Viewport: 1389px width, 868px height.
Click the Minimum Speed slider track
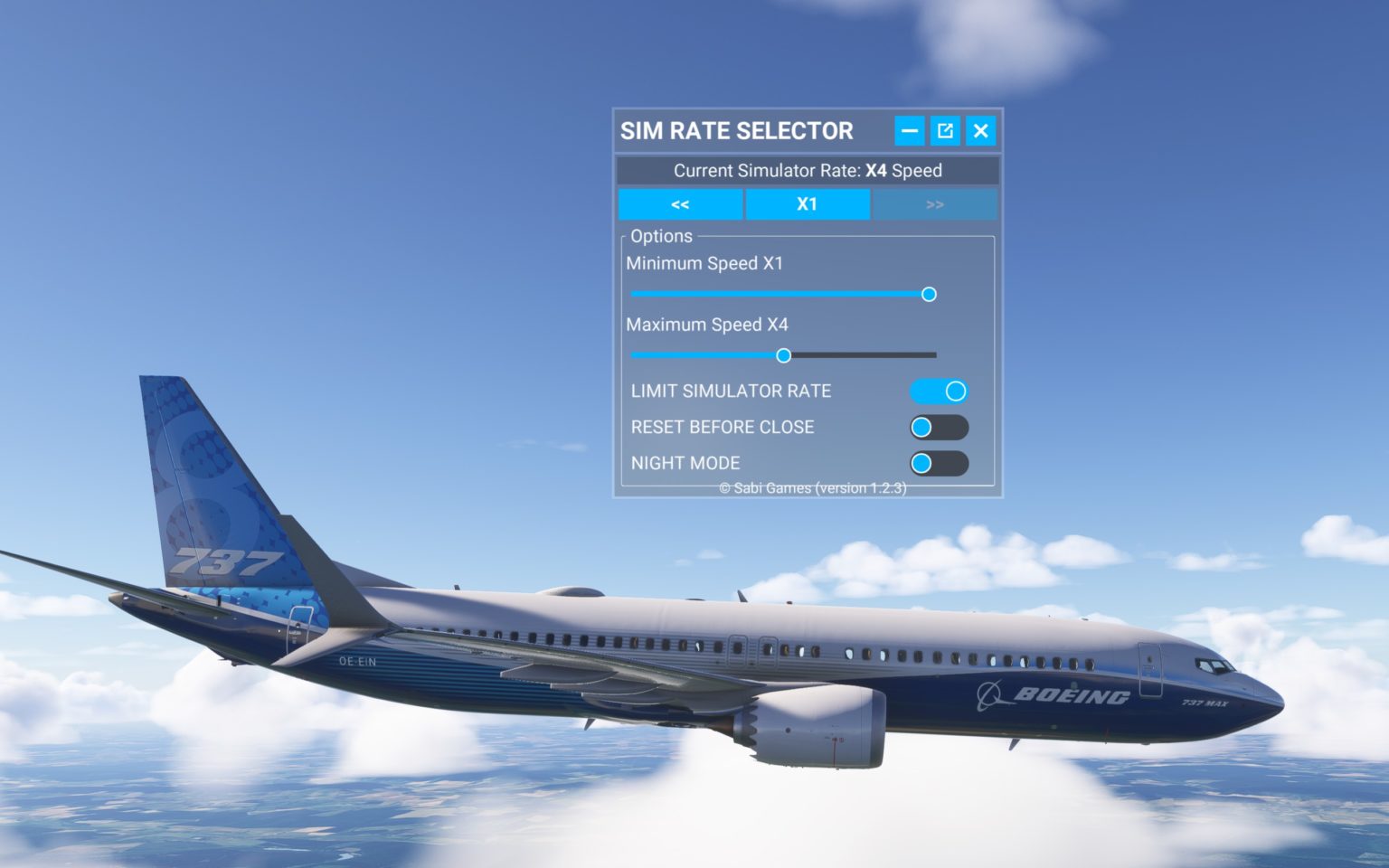point(778,294)
